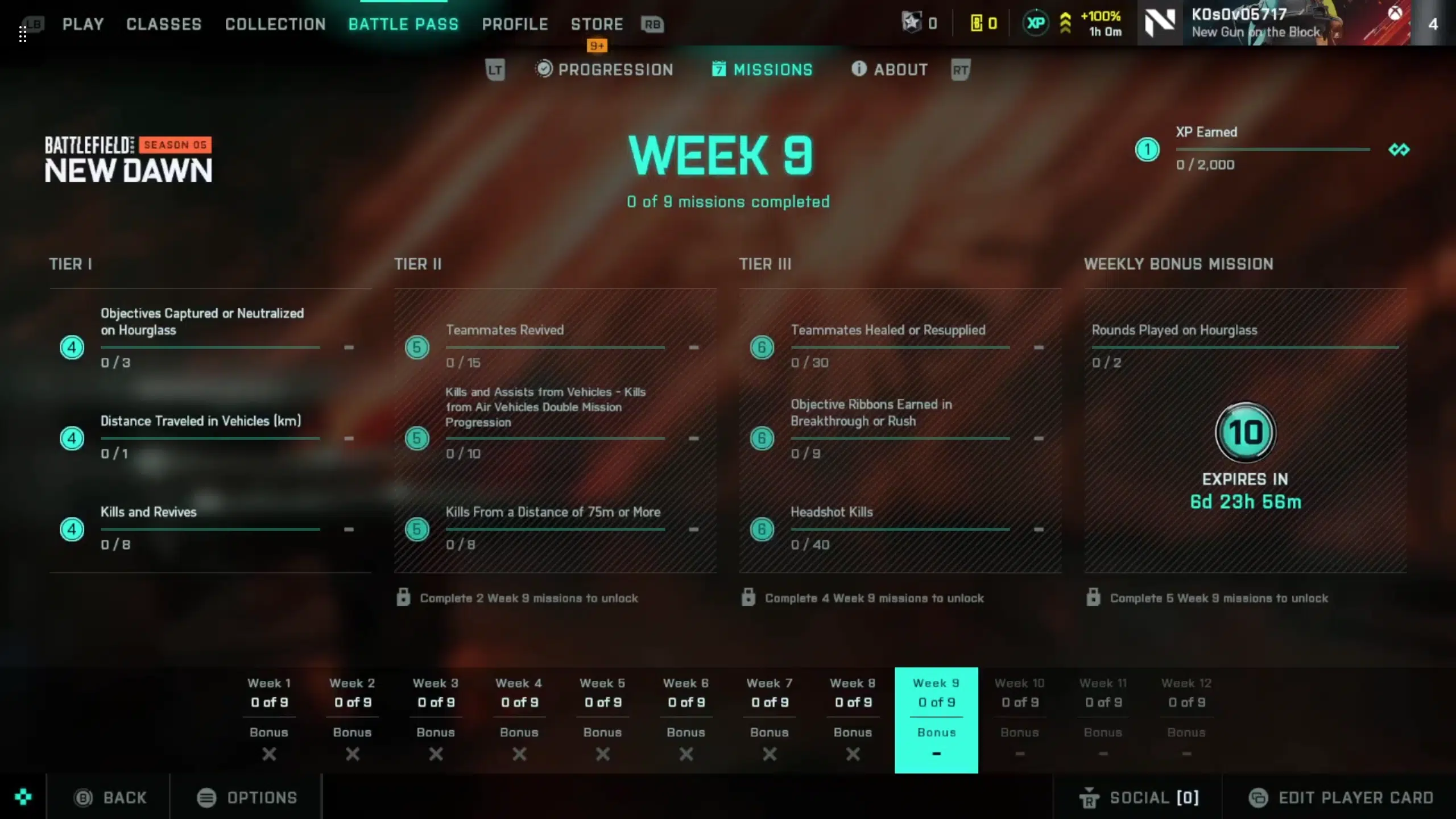Click the ribbon counter icon in top bar
1456x819 pixels.
pyautogui.click(x=912, y=22)
